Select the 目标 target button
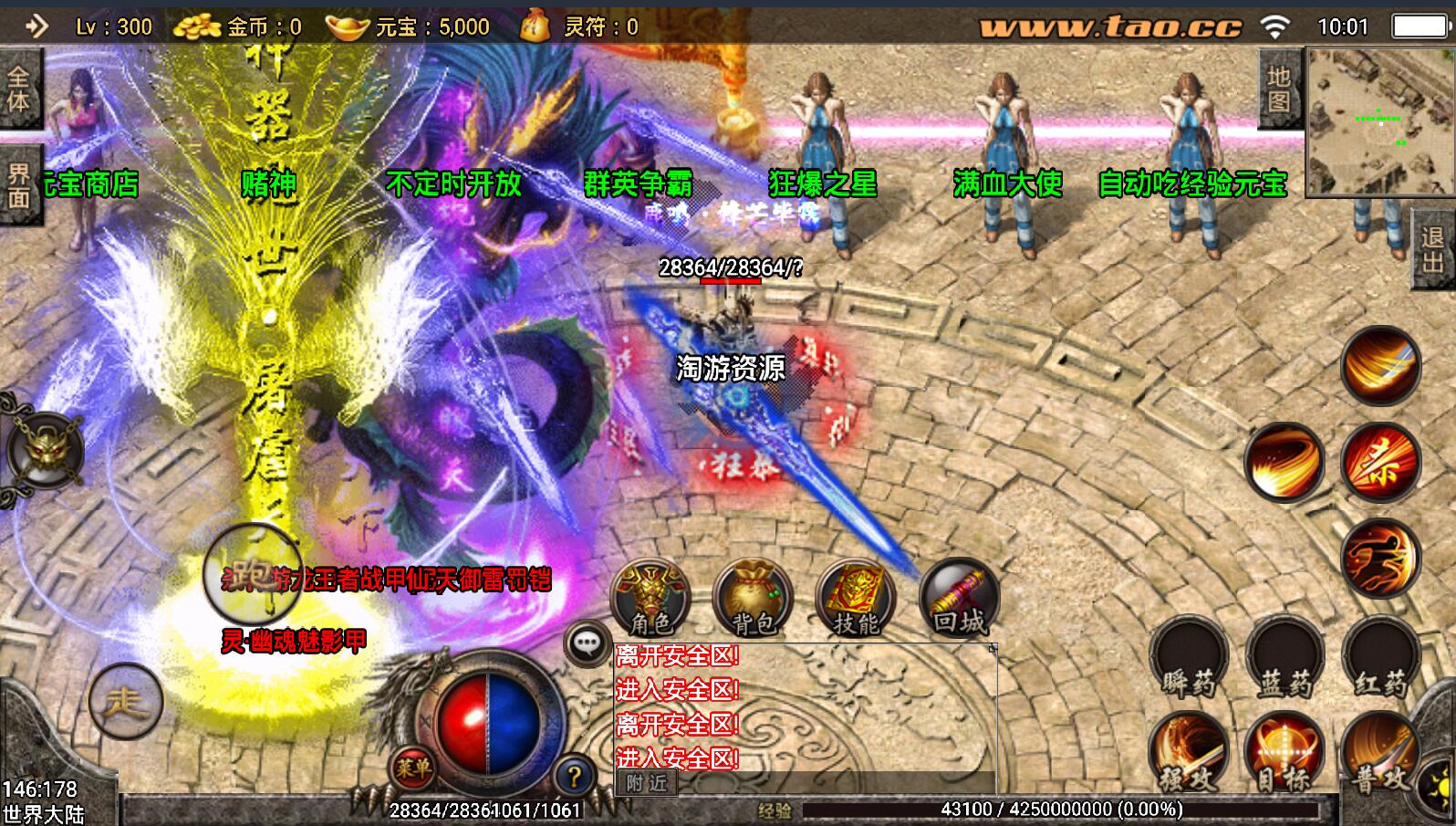 point(1284,754)
